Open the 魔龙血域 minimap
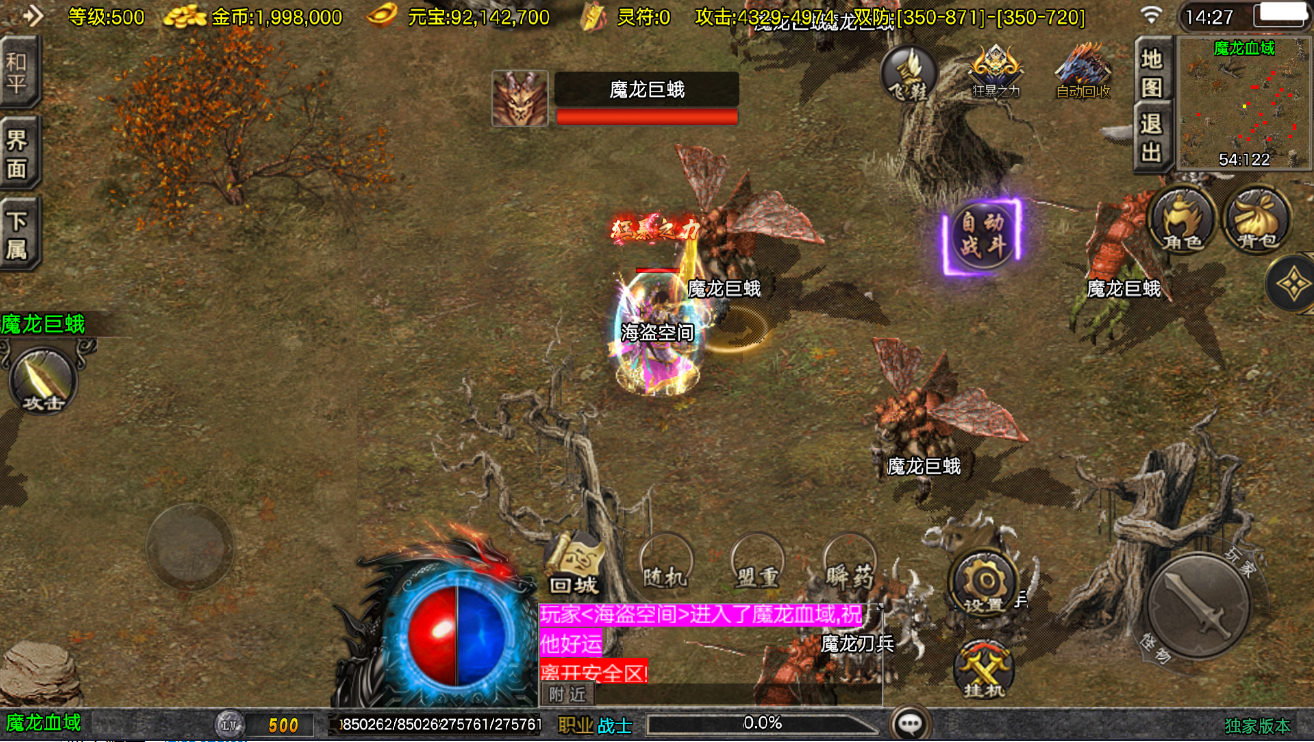Viewport: 1314px width, 742px height. point(1243,104)
